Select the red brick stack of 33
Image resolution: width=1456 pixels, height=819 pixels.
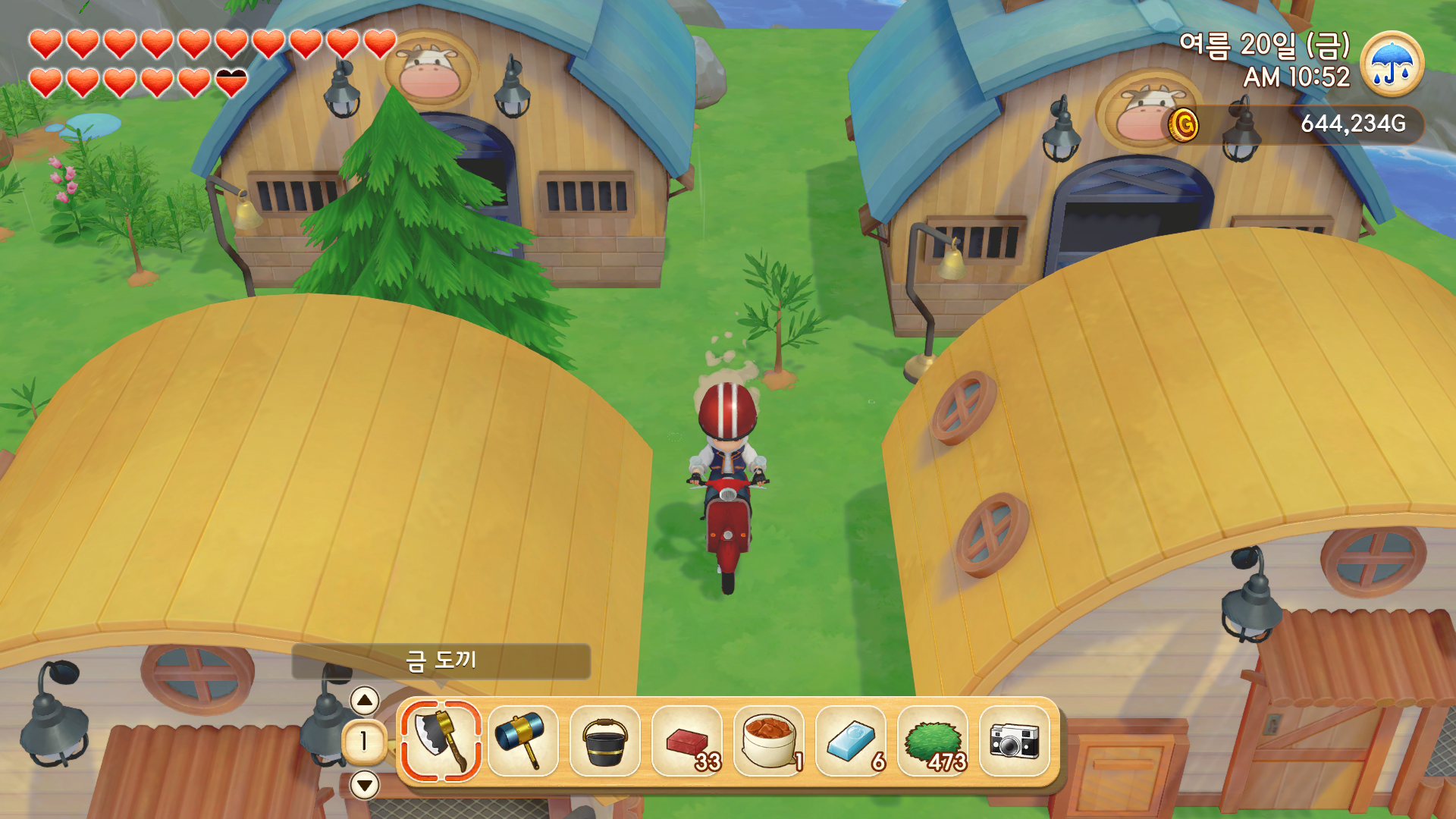point(687,741)
